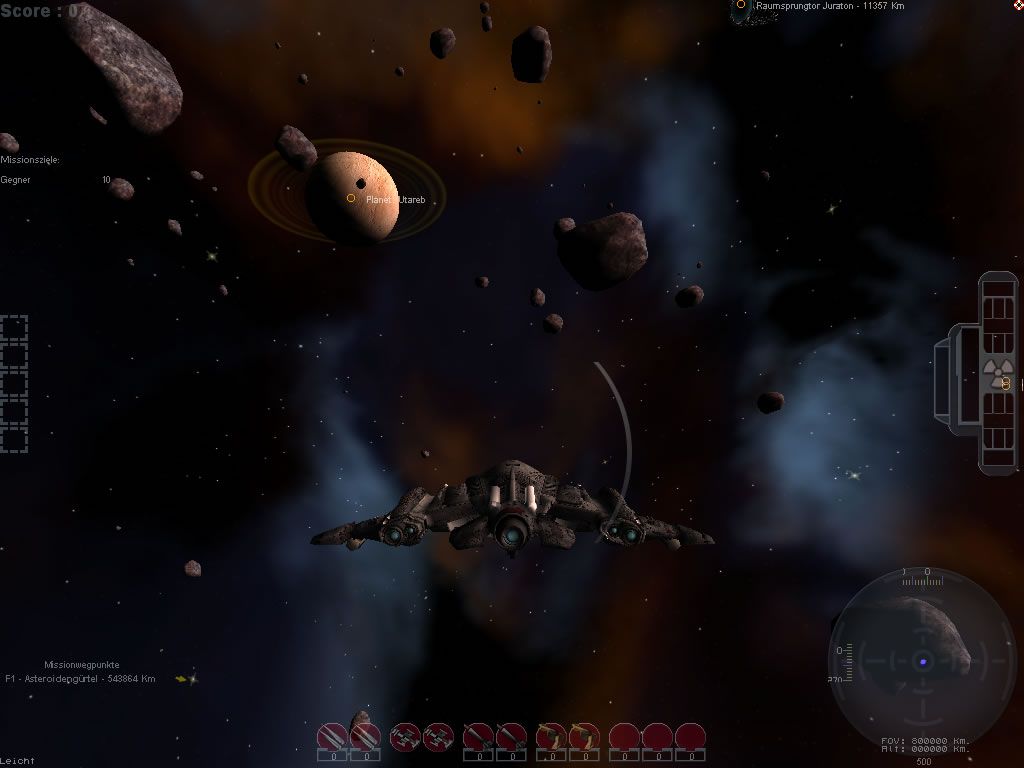
Task: Select the Raumsprungtor Juraton nav target
Action: pyautogui.click(x=830, y=6)
